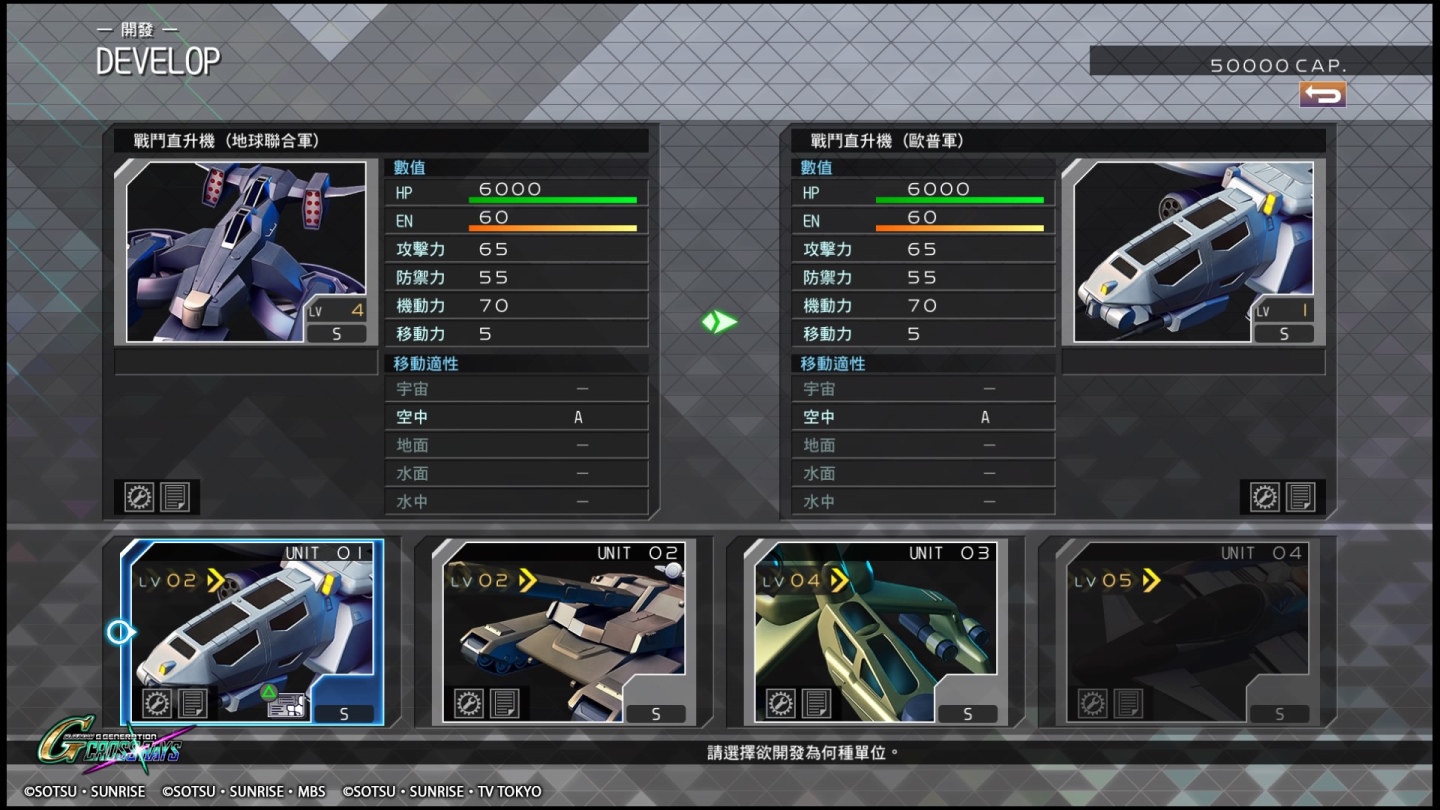Select the production list icon on the UNIT 01 card
The image size is (1440, 810).
[x=285, y=707]
